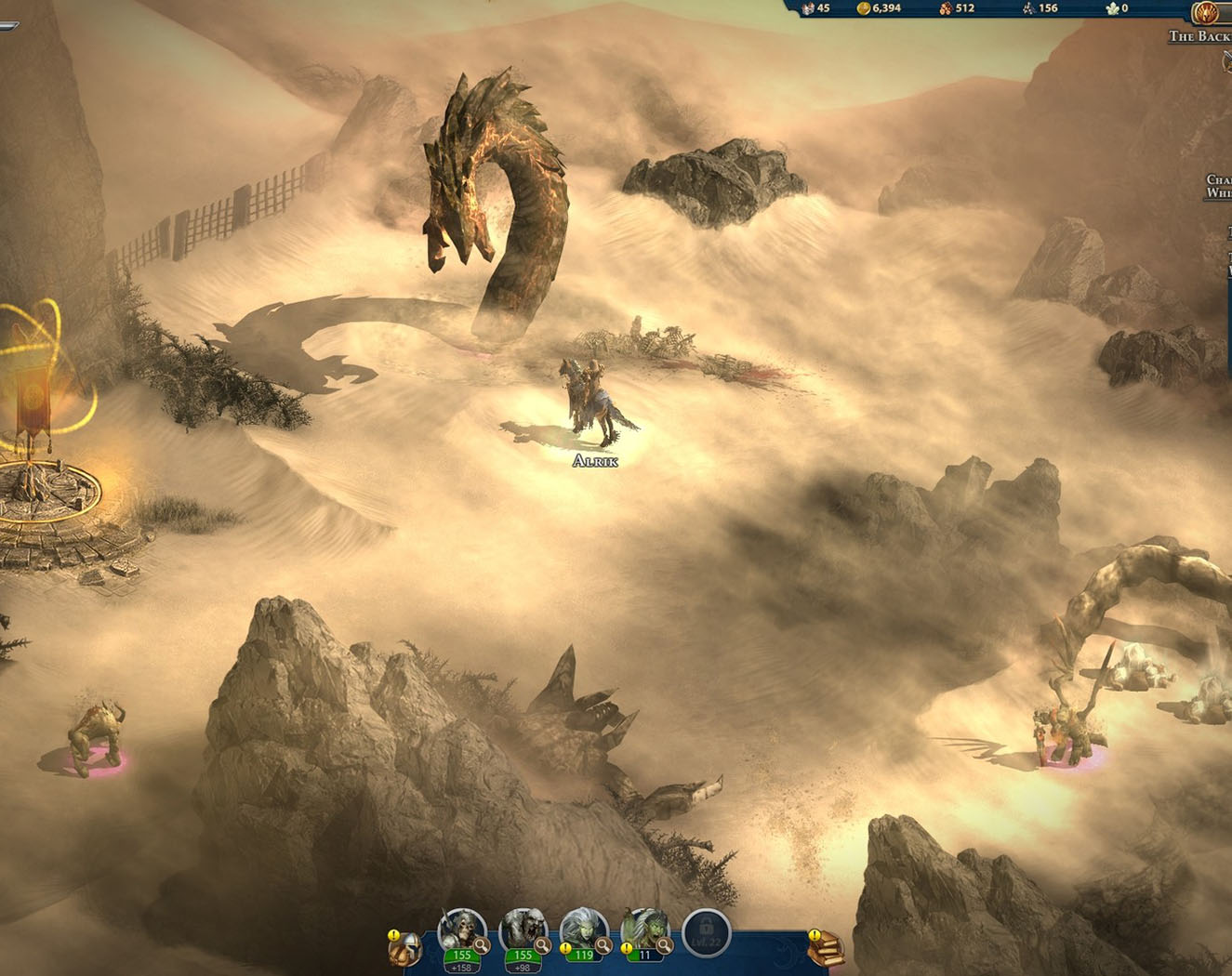Click the gold coin resource icon

865,9
